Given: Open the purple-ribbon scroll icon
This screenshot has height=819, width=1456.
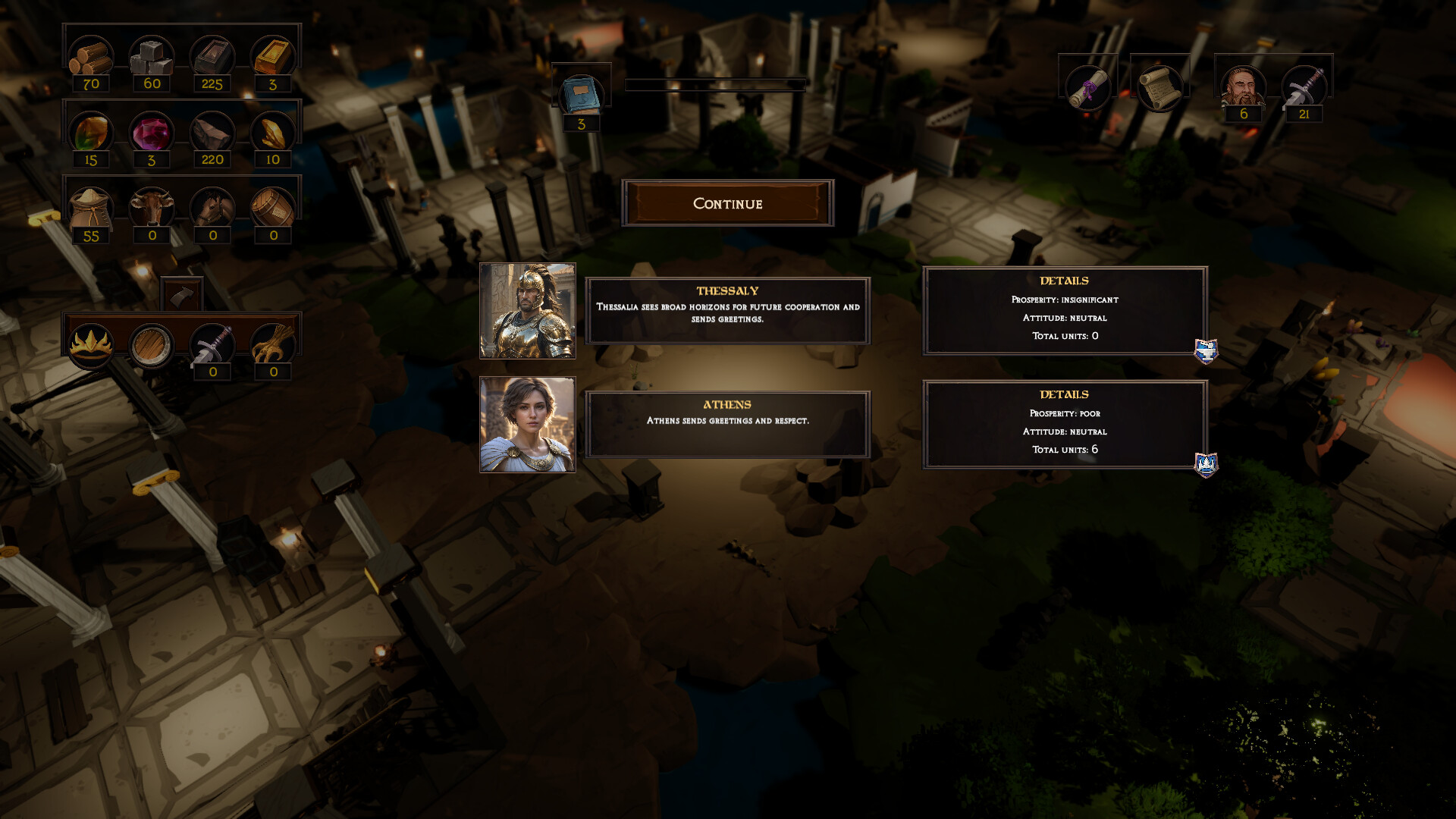Looking at the screenshot, I should [1087, 87].
